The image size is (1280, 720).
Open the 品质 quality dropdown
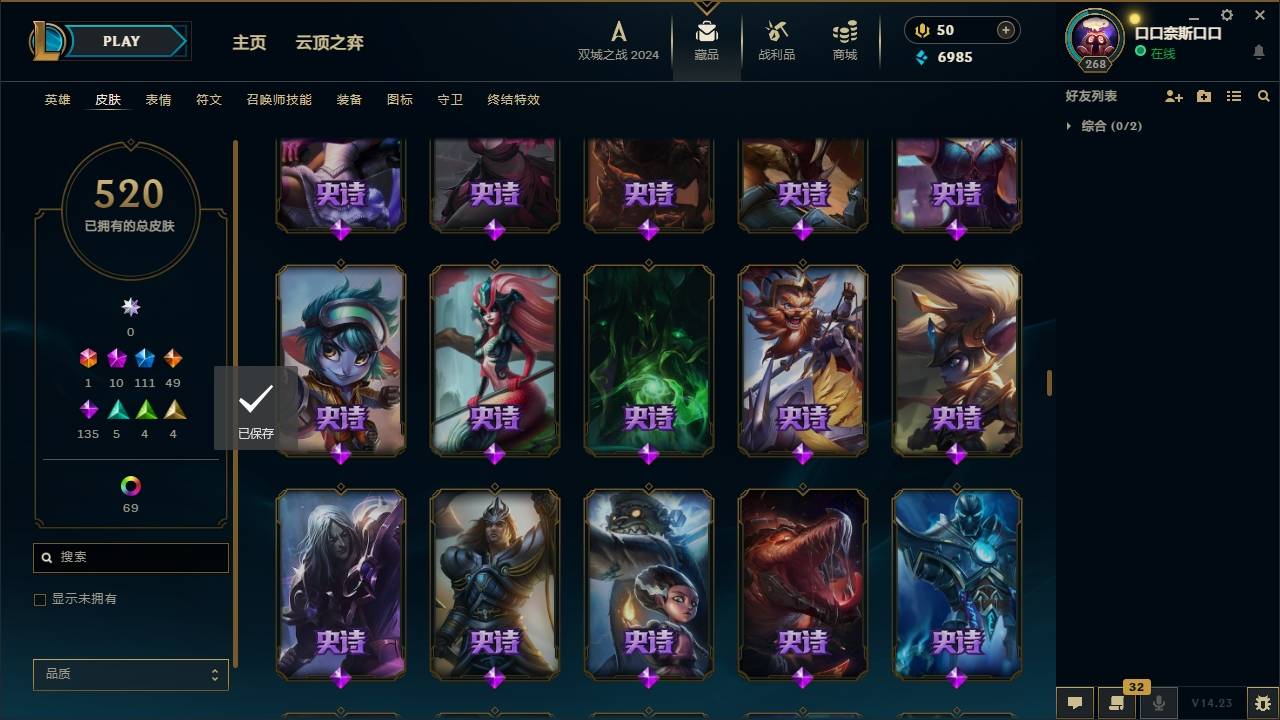pos(130,674)
